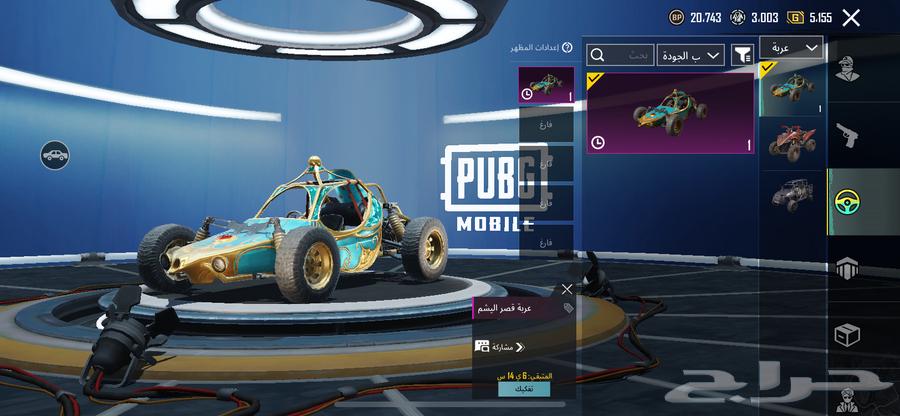This screenshot has height=416, width=900.
Task: Open the appearance settings help icon
Action: click(567, 47)
